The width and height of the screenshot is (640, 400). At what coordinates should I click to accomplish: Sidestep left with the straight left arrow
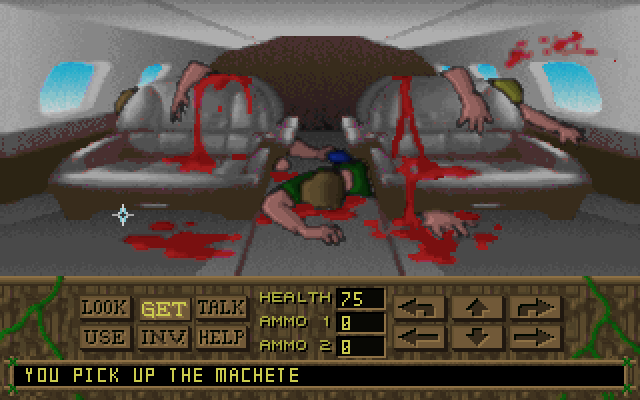tap(420, 336)
